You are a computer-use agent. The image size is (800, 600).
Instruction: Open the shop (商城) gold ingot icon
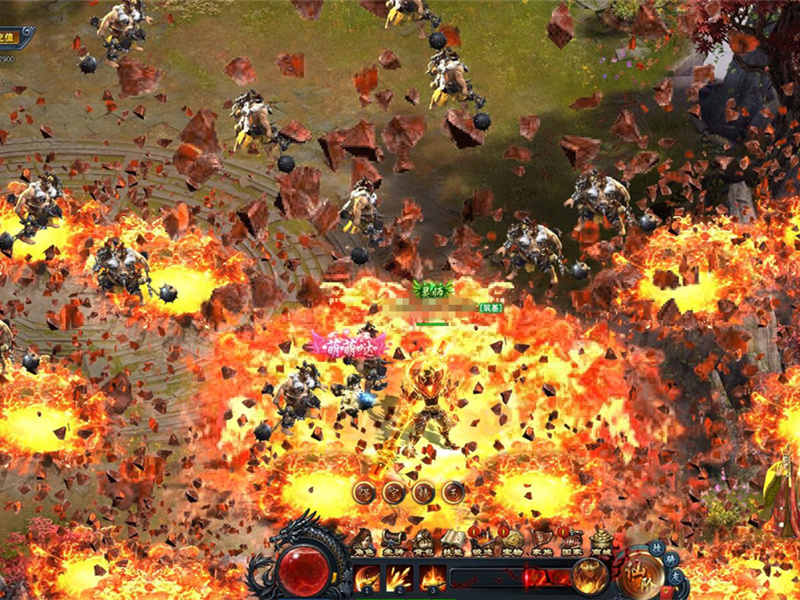(602, 541)
